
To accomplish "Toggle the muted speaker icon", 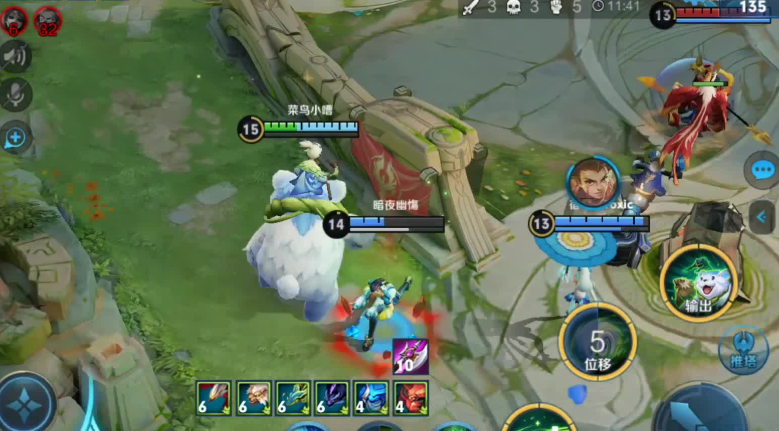I will click(x=16, y=56).
